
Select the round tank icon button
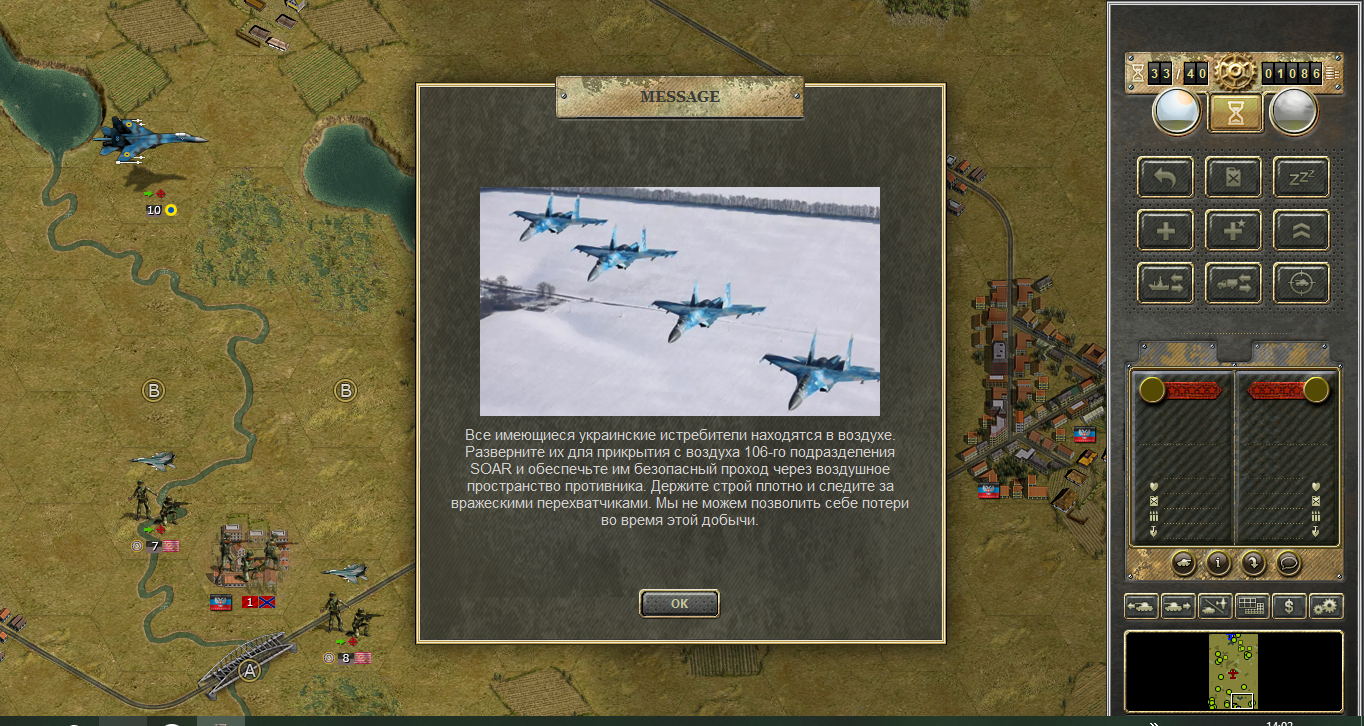click(1184, 563)
